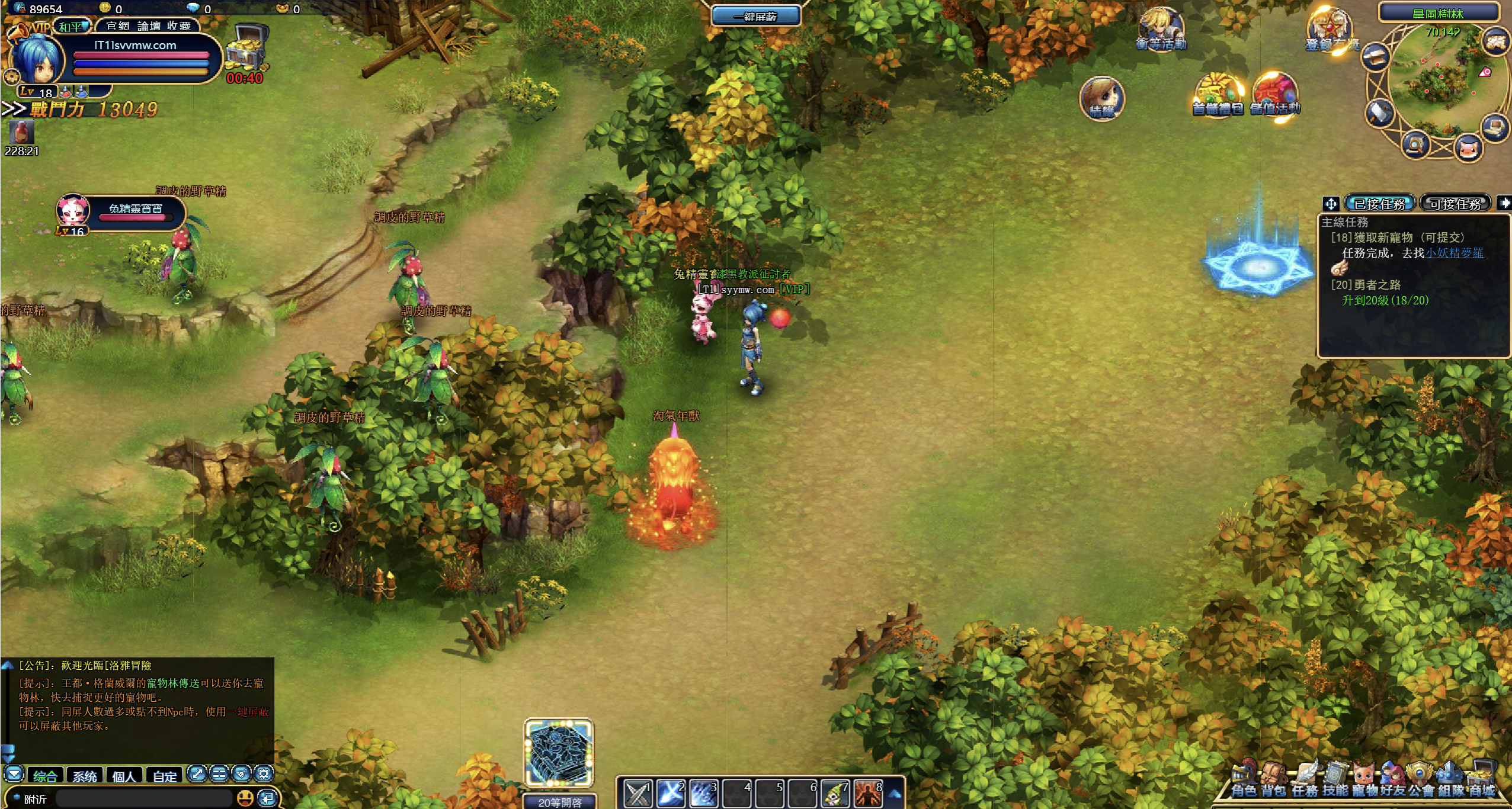Select the 已接任務 accepted quests tab
1512x809 pixels.
click(x=1379, y=204)
